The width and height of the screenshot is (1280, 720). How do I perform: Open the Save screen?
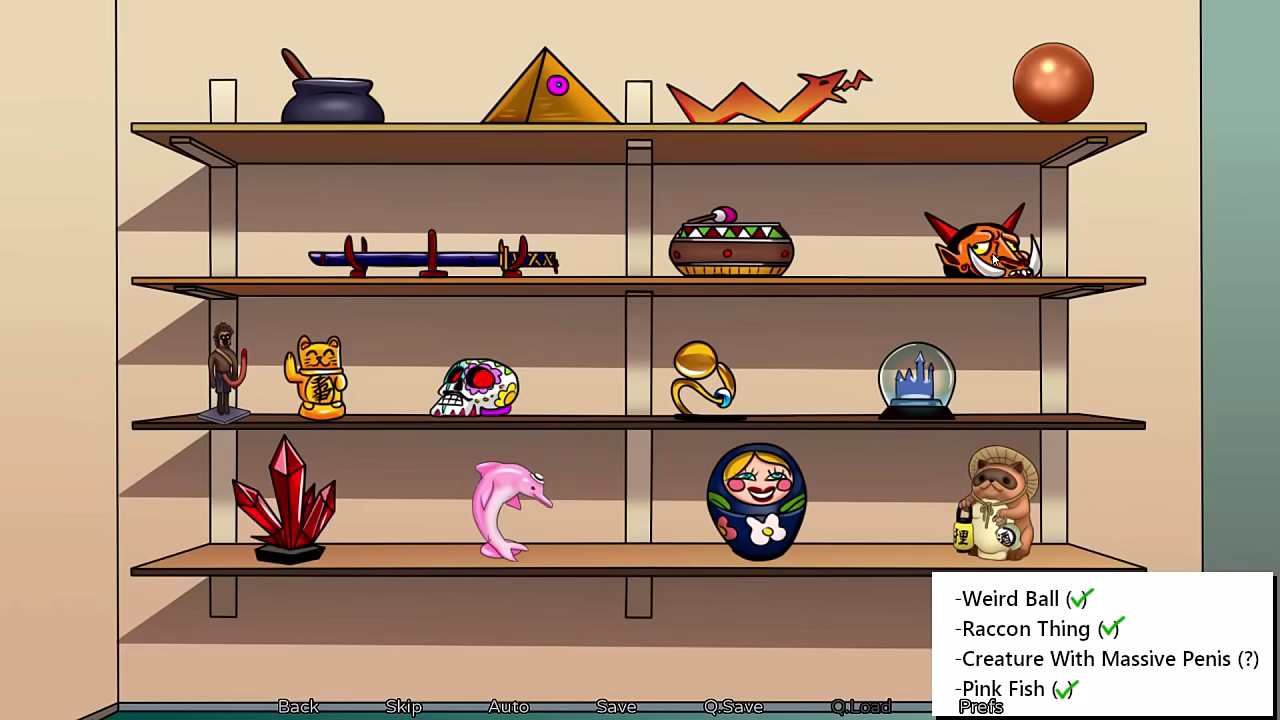coord(616,706)
